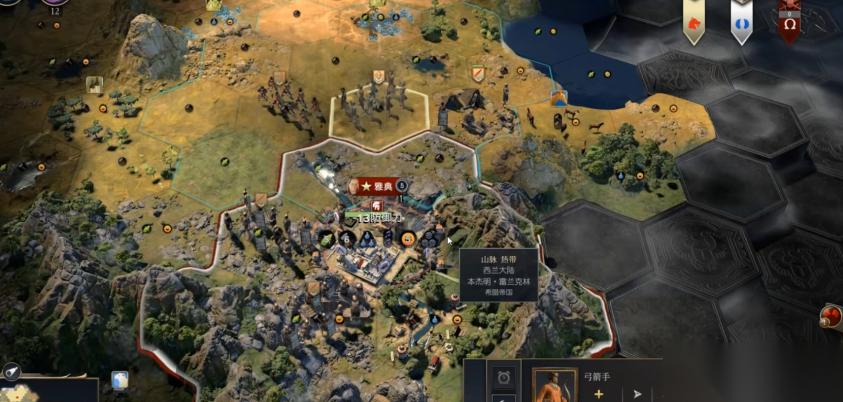Open the red banner with omega symbol
The width and height of the screenshot is (843, 402).
pos(789,22)
